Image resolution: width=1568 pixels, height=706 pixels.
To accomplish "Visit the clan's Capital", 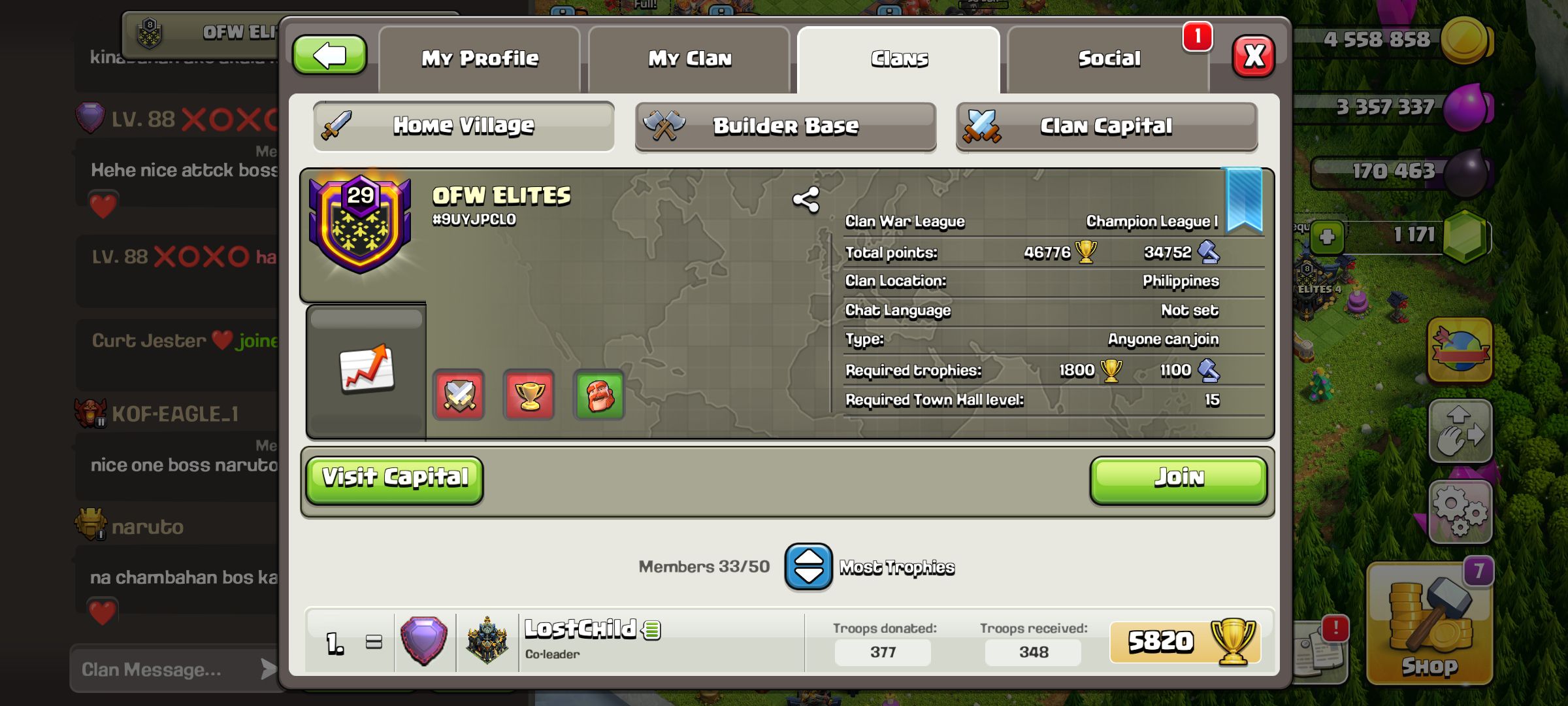I will pyautogui.click(x=395, y=480).
